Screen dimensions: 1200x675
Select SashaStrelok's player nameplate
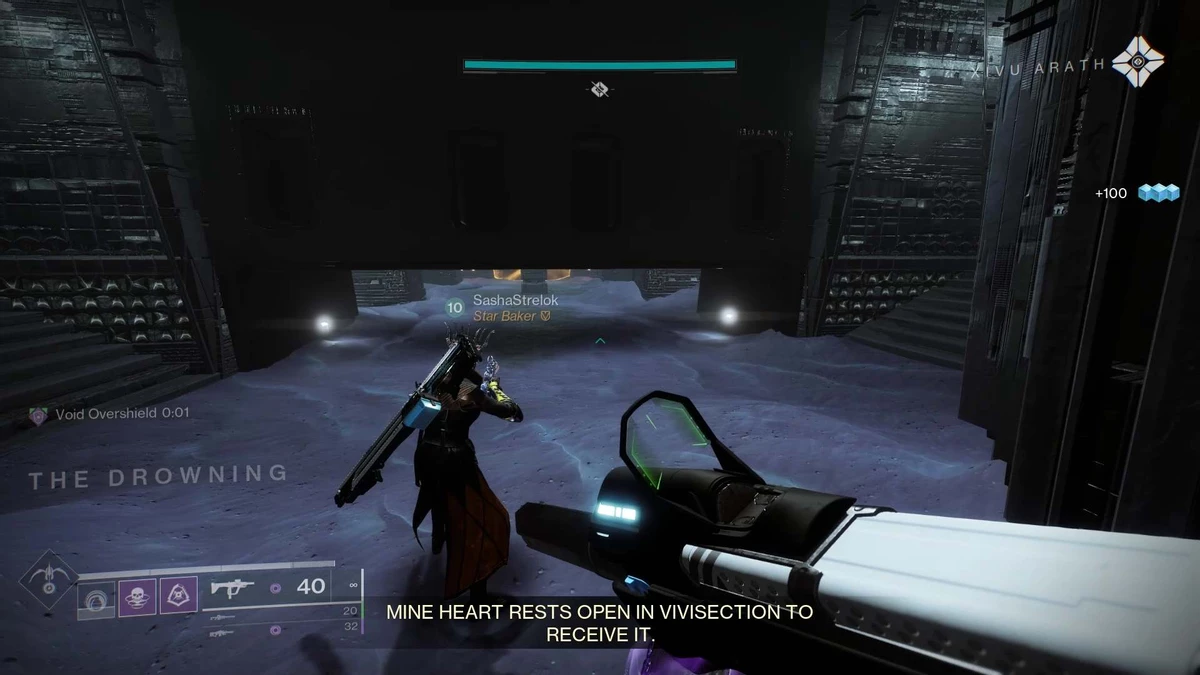pyautogui.click(x=503, y=299)
